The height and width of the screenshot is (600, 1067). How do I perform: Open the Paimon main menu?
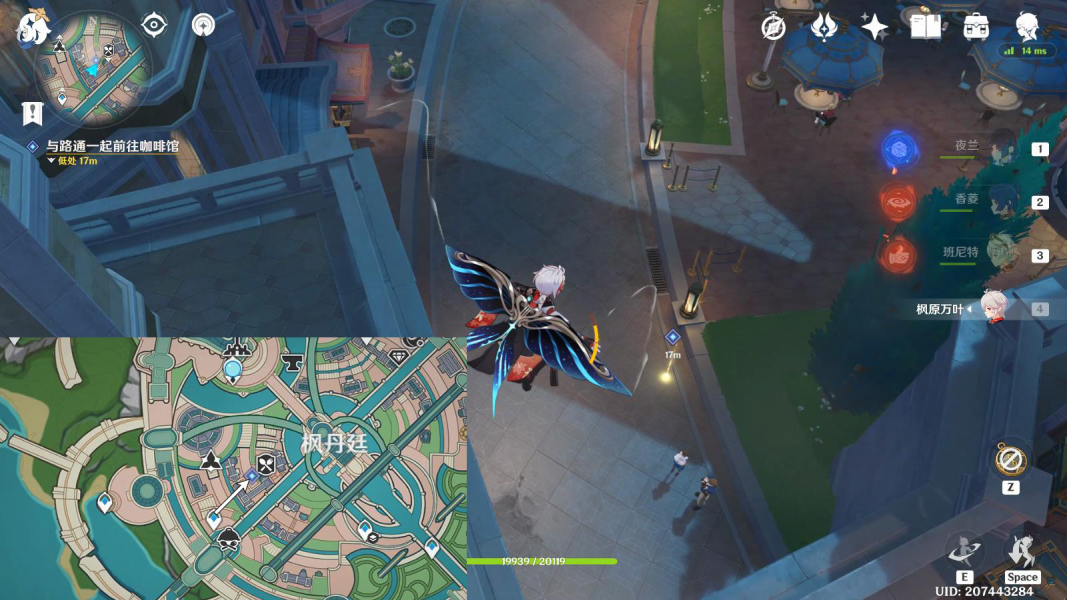(x=32, y=27)
